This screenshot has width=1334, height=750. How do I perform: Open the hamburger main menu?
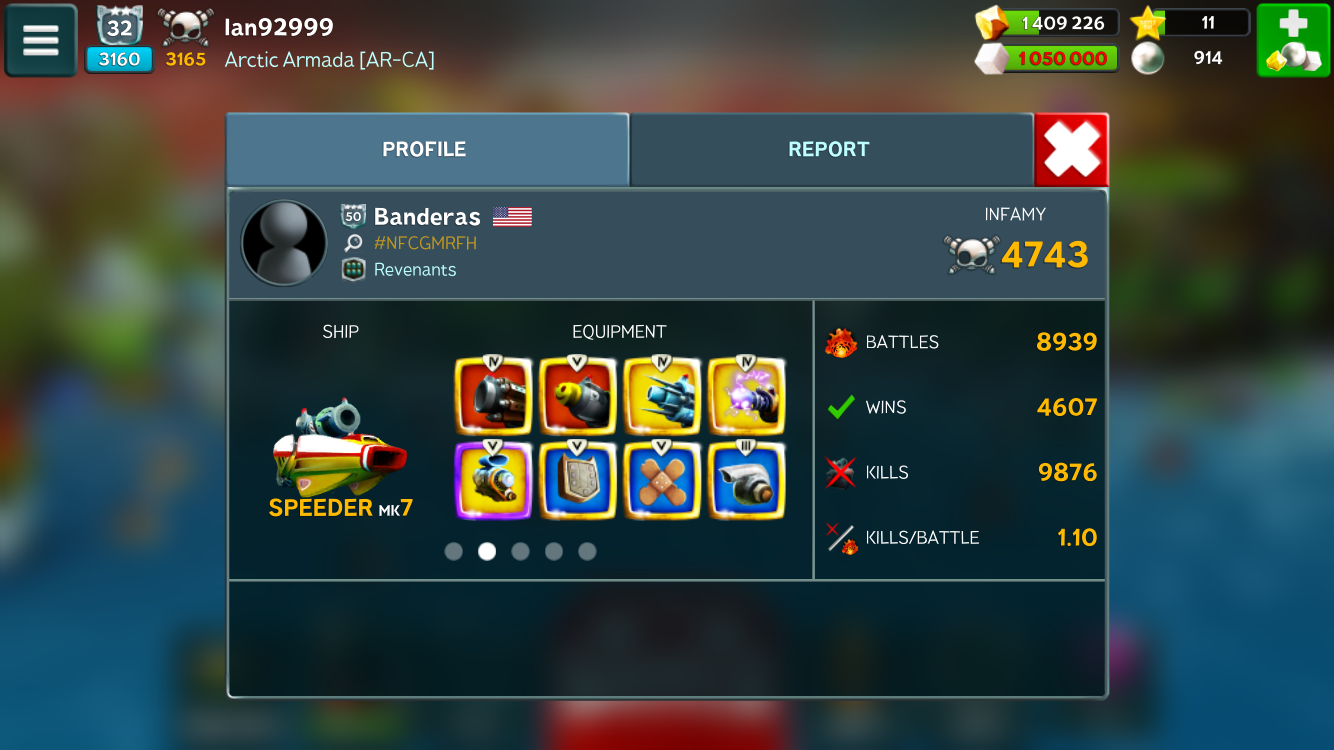41,40
